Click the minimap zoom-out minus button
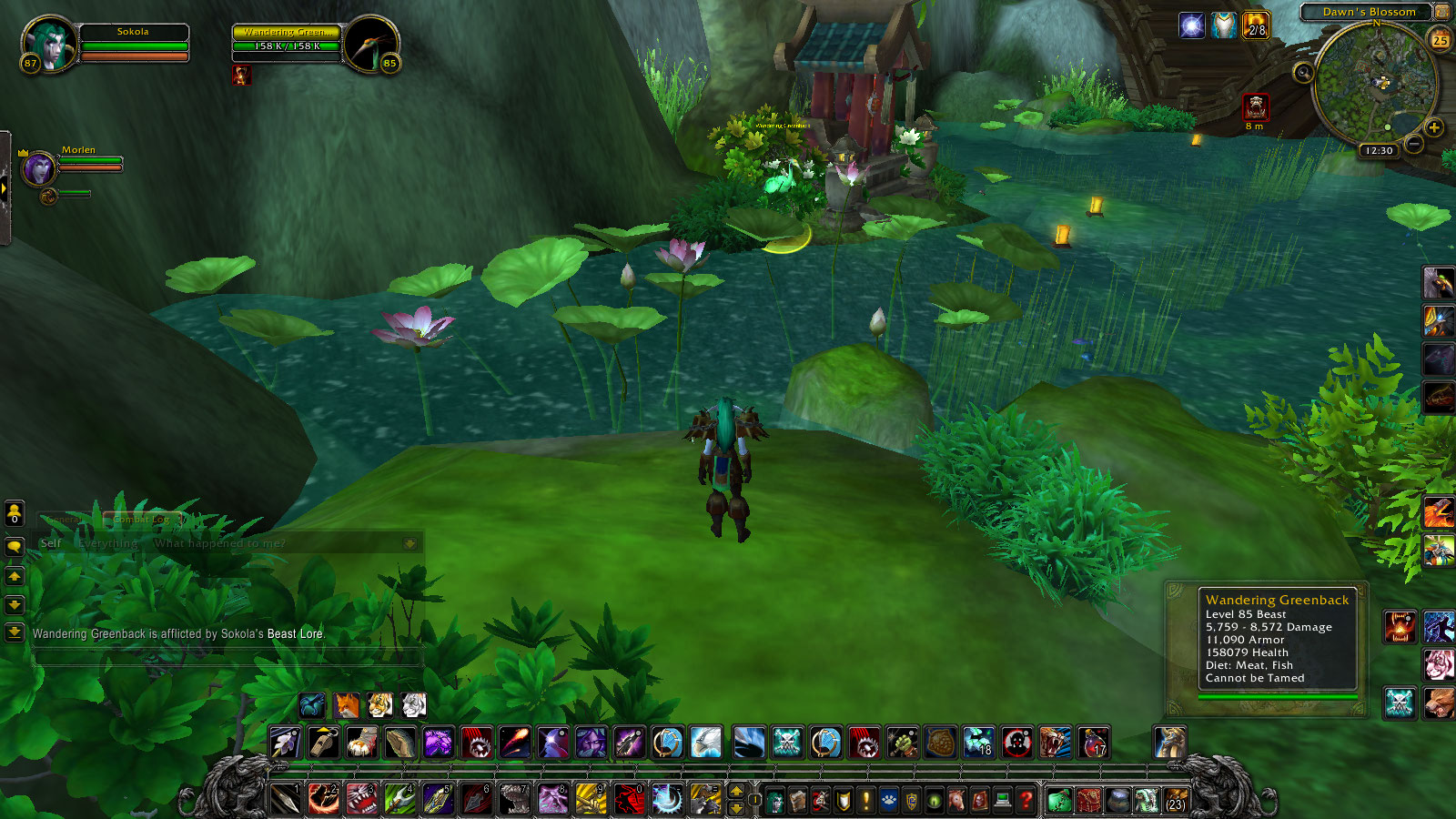Screen dimensions: 1456x819 pyautogui.click(x=1413, y=145)
